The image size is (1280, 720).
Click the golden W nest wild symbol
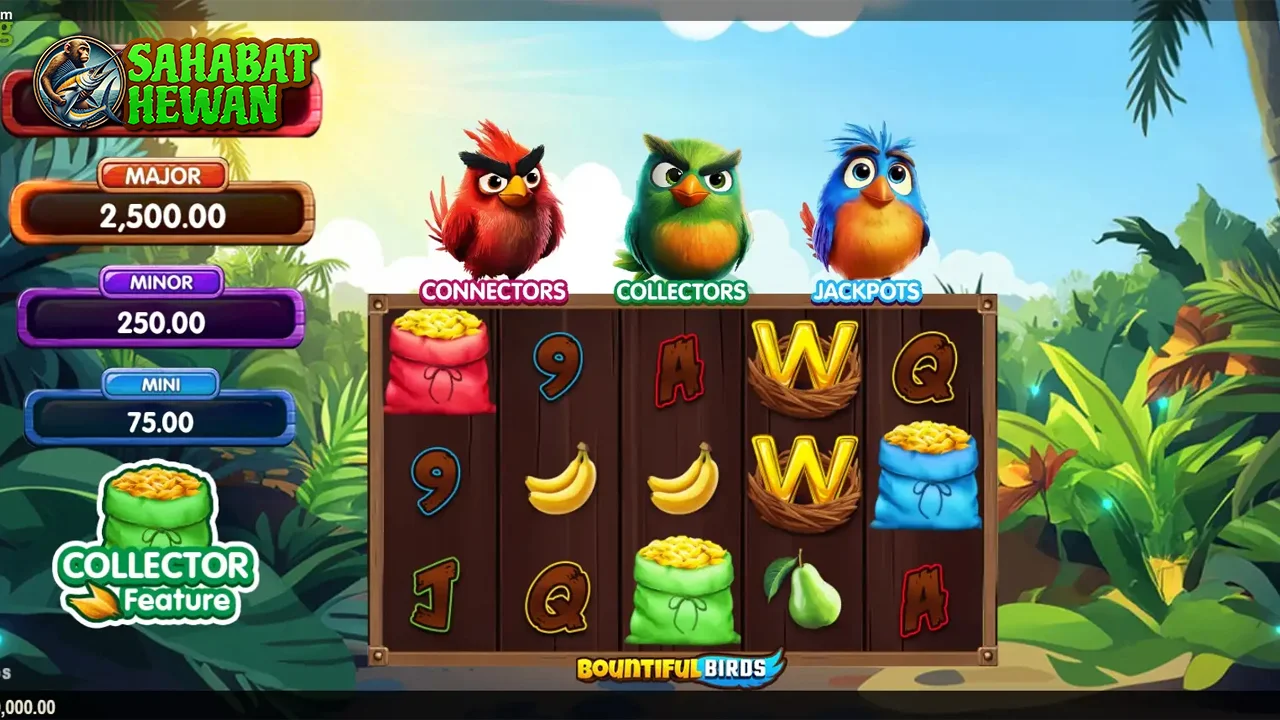click(805, 365)
